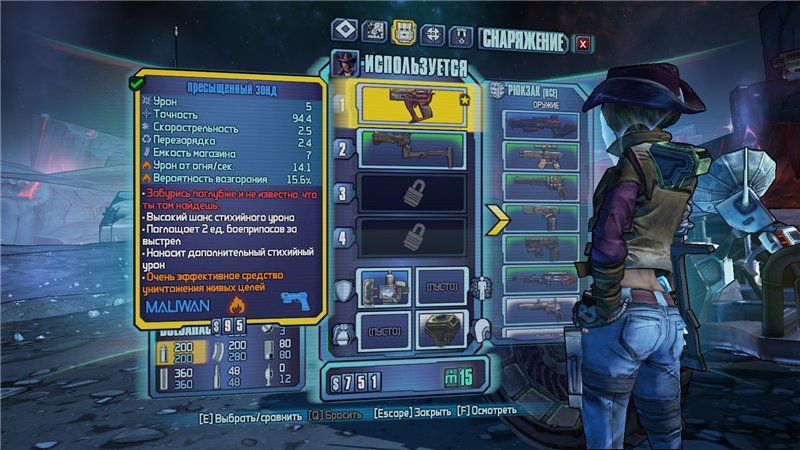This screenshot has width=800, height=450.
Task: Select the equipped shield slot
Action: click(x=383, y=288)
